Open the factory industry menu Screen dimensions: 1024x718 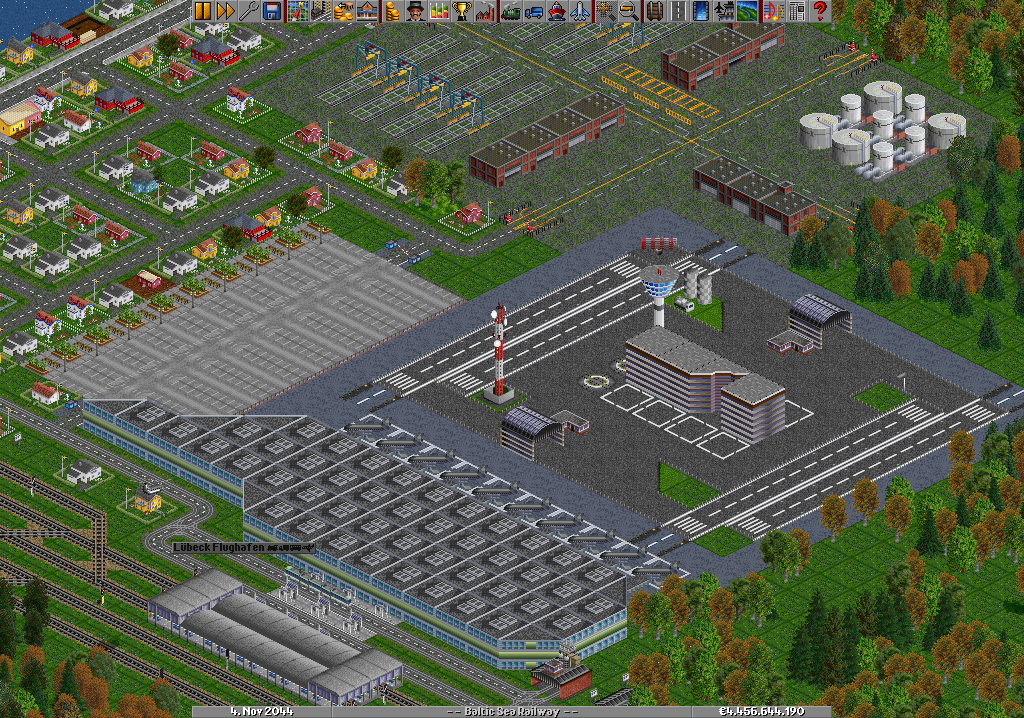pyautogui.click(x=484, y=11)
